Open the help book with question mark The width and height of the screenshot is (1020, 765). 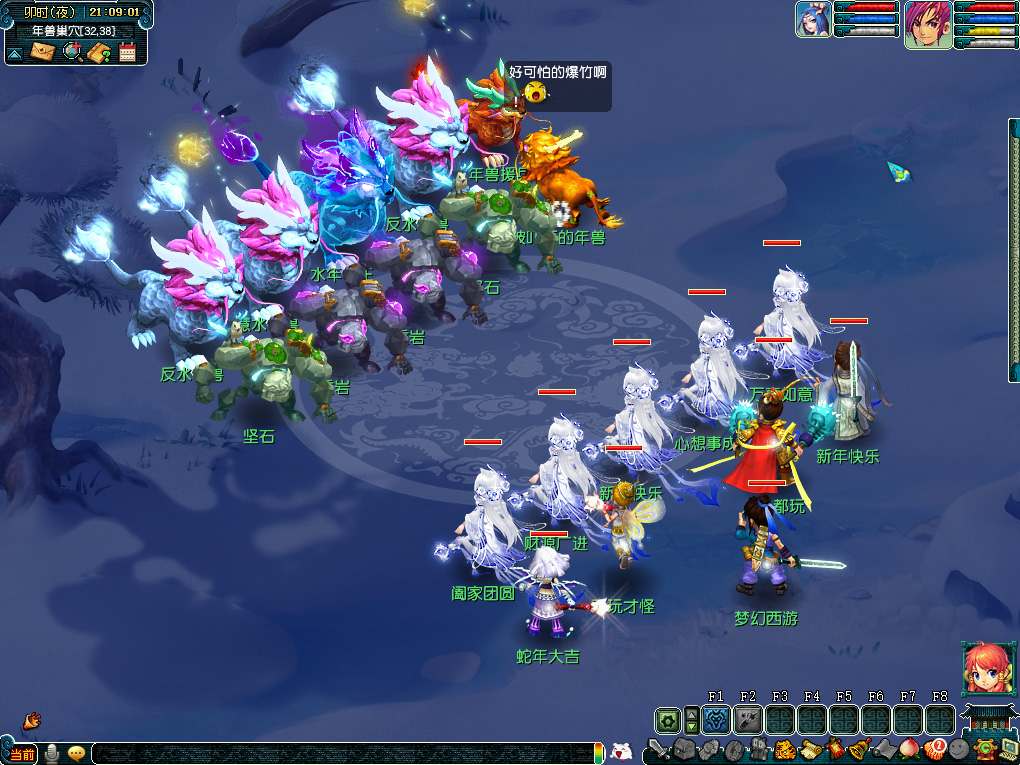(x=99, y=52)
